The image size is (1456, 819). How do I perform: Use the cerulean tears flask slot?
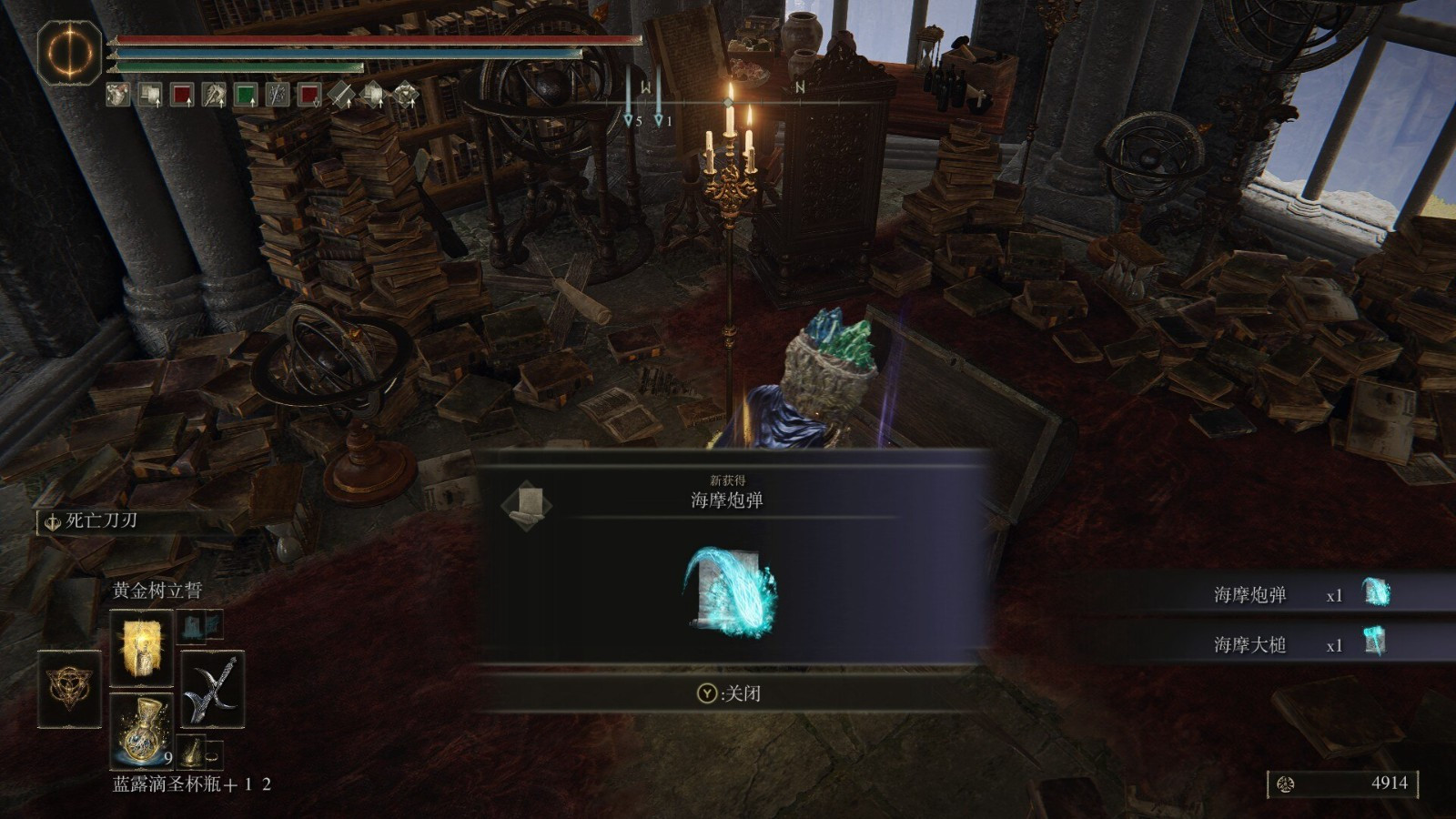pyautogui.click(x=142, y=728)
